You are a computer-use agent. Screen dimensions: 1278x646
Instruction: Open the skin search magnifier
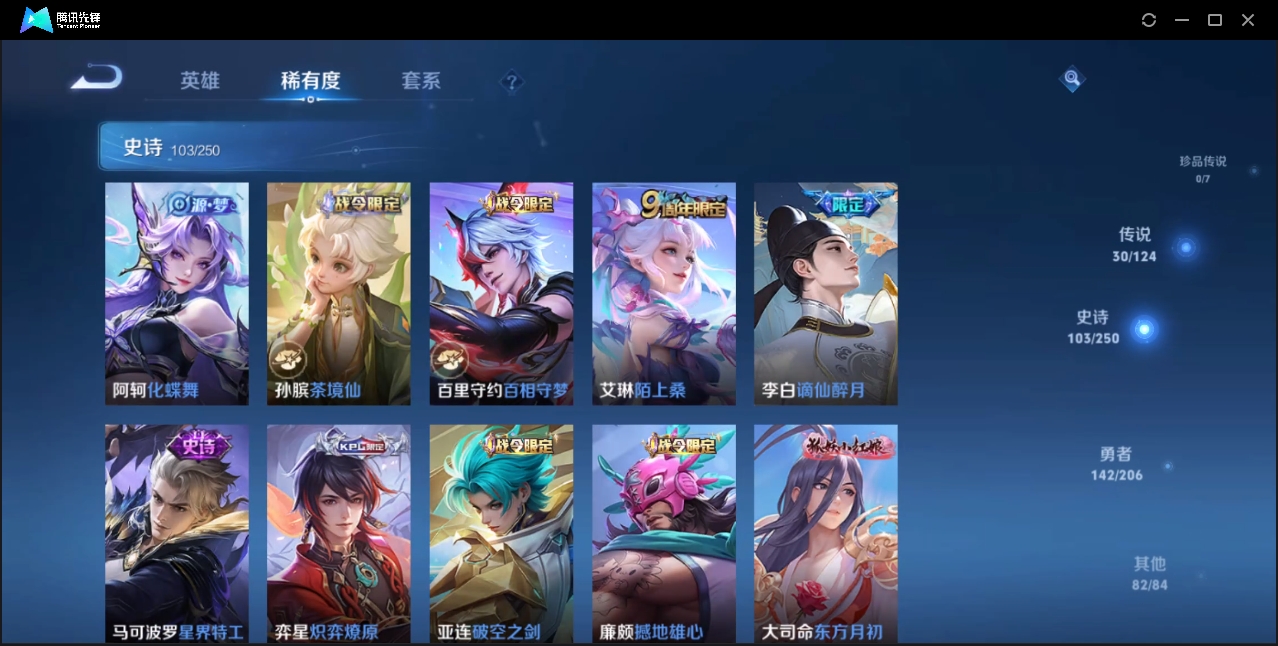point(1072,78)
